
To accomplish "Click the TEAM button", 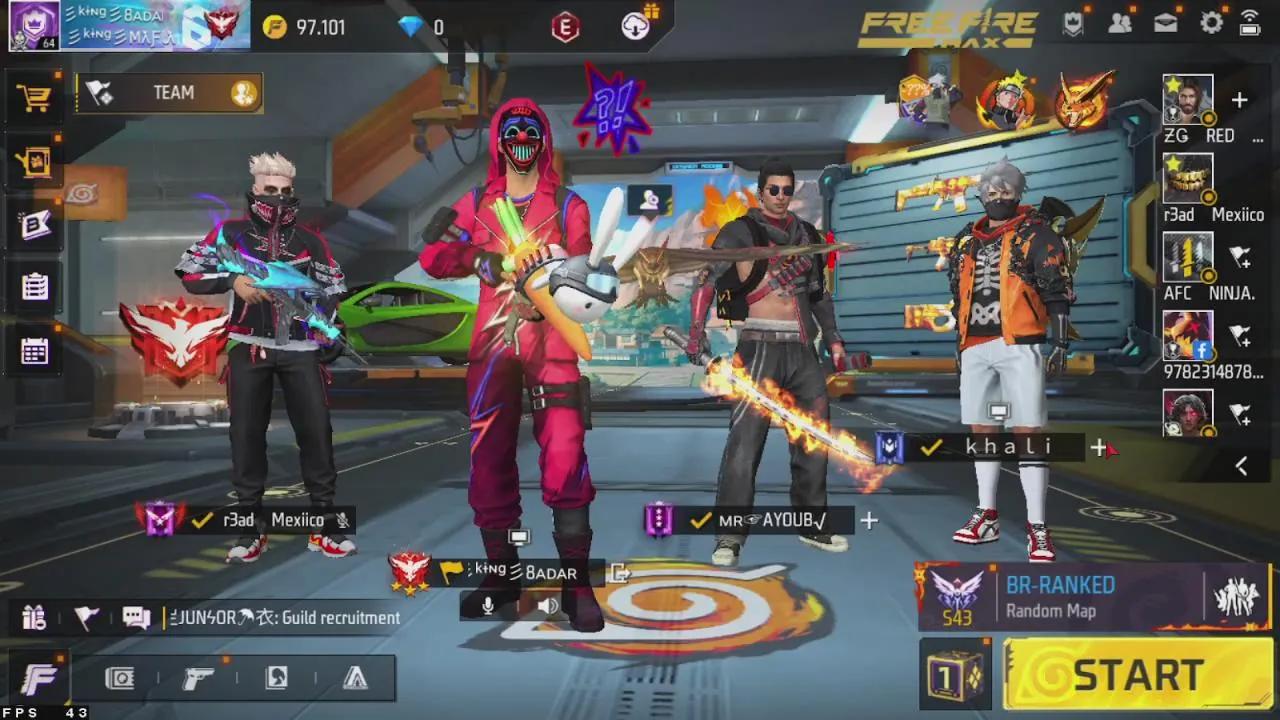I will (169, 93).
